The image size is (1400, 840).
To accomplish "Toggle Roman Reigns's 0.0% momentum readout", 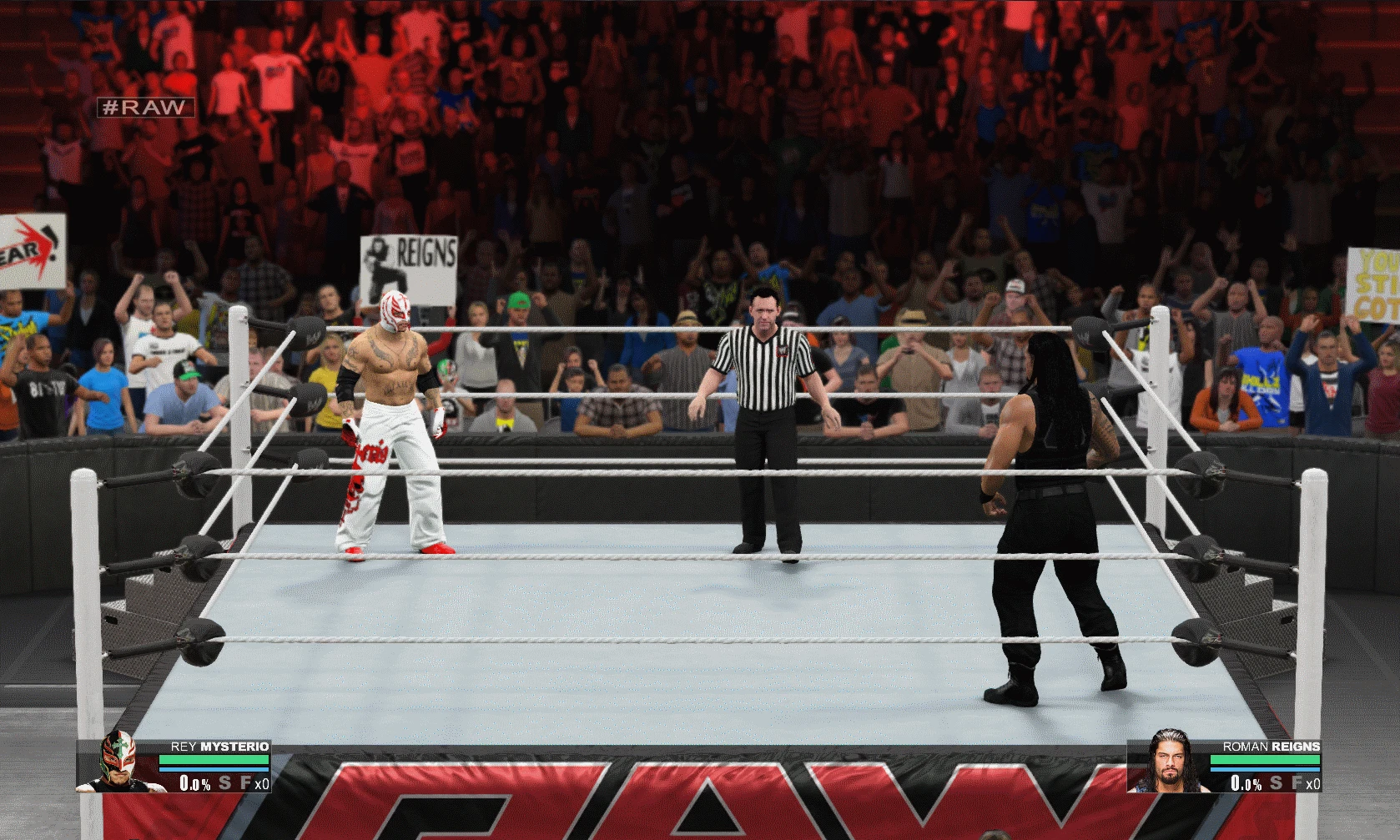I will point(1247,783).
